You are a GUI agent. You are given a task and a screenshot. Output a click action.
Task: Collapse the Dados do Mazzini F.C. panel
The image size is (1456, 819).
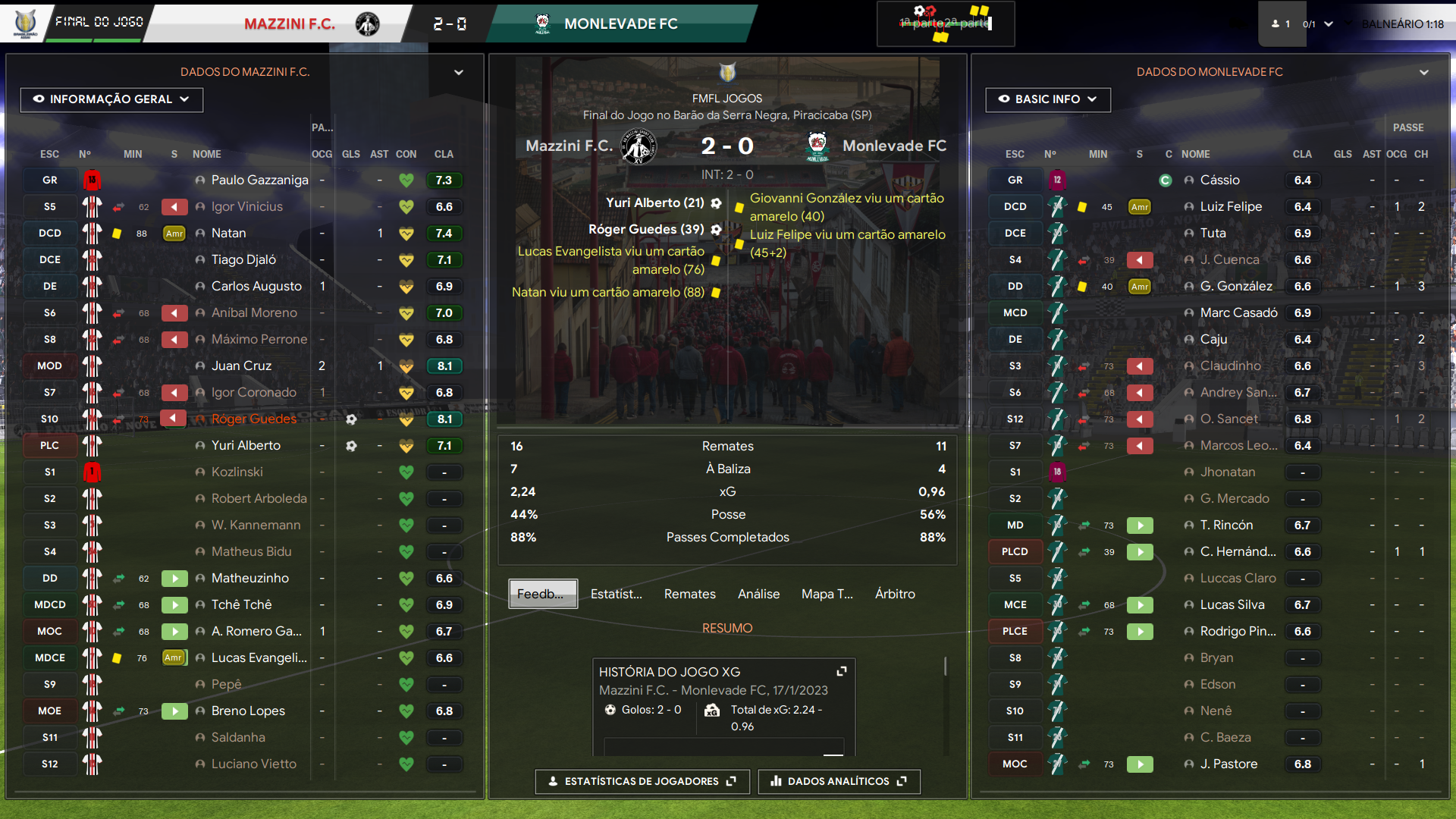(x=458, y=72)
